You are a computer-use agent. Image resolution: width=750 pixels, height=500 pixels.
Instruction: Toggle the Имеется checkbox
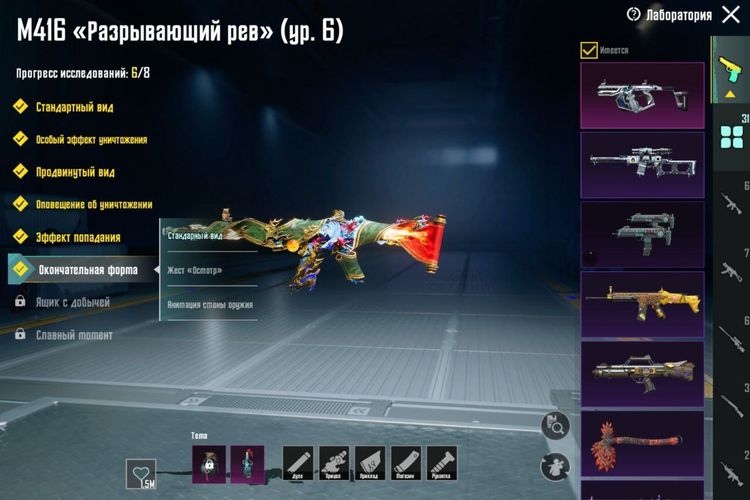(589, 49)
